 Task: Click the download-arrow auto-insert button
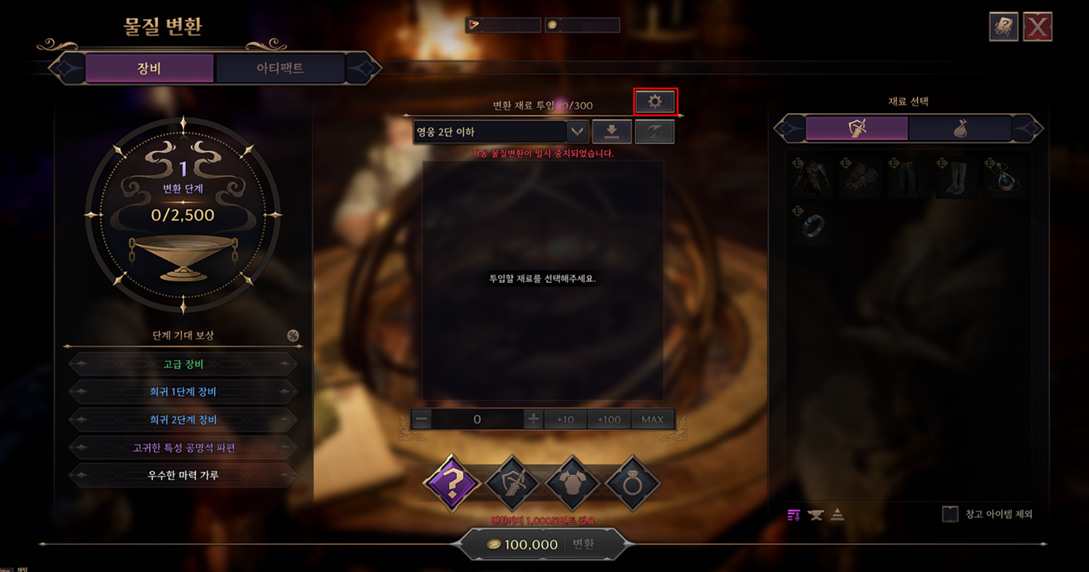coord(611,132)
